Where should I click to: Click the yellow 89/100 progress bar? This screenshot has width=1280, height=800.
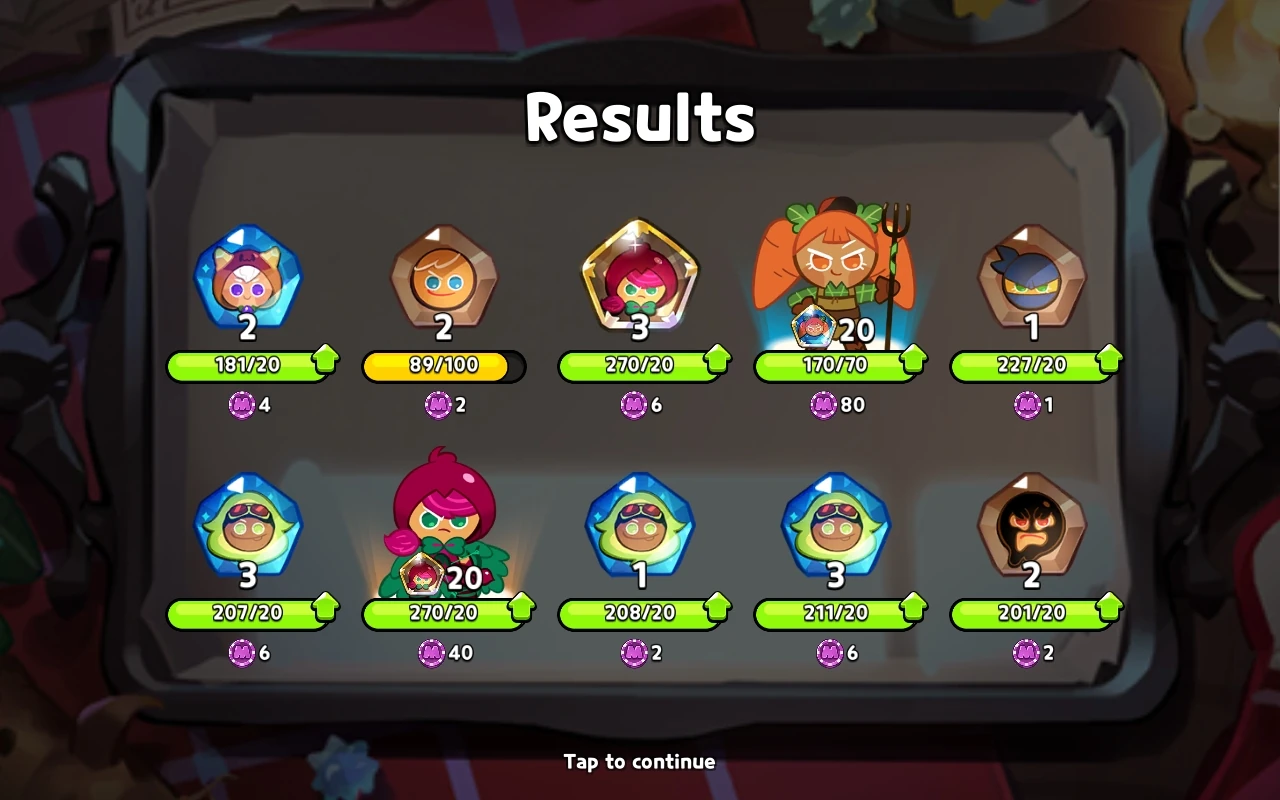[x=443, y=366]
